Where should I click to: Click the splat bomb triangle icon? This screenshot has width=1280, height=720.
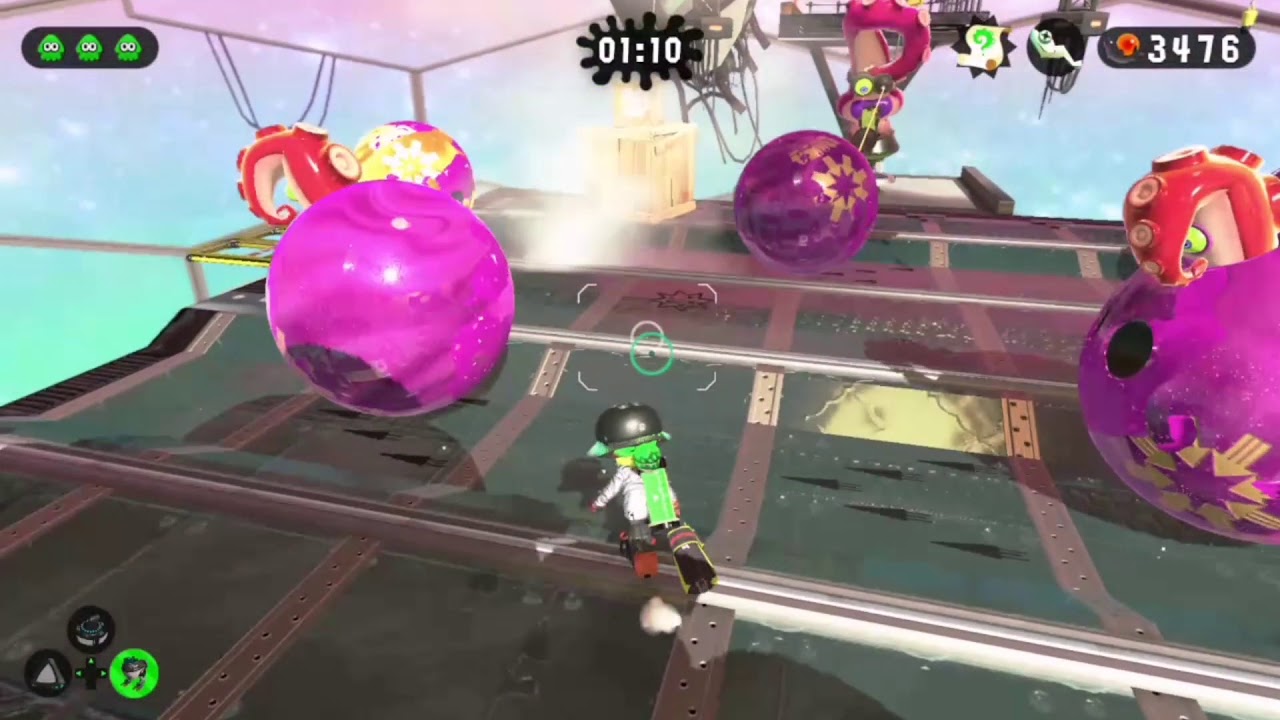tap(48, 671)
